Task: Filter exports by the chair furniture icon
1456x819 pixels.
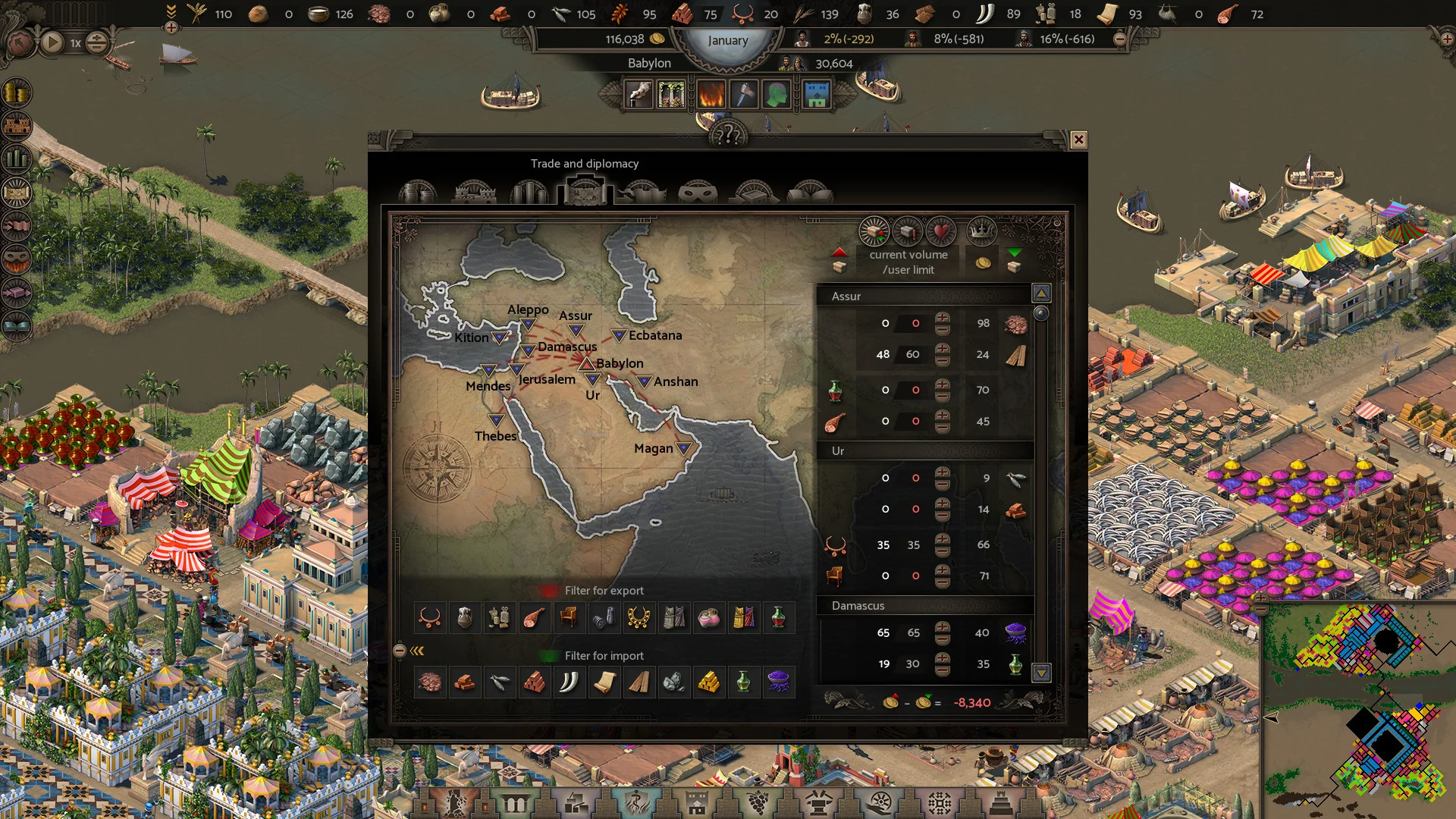Action: (569, 618)
